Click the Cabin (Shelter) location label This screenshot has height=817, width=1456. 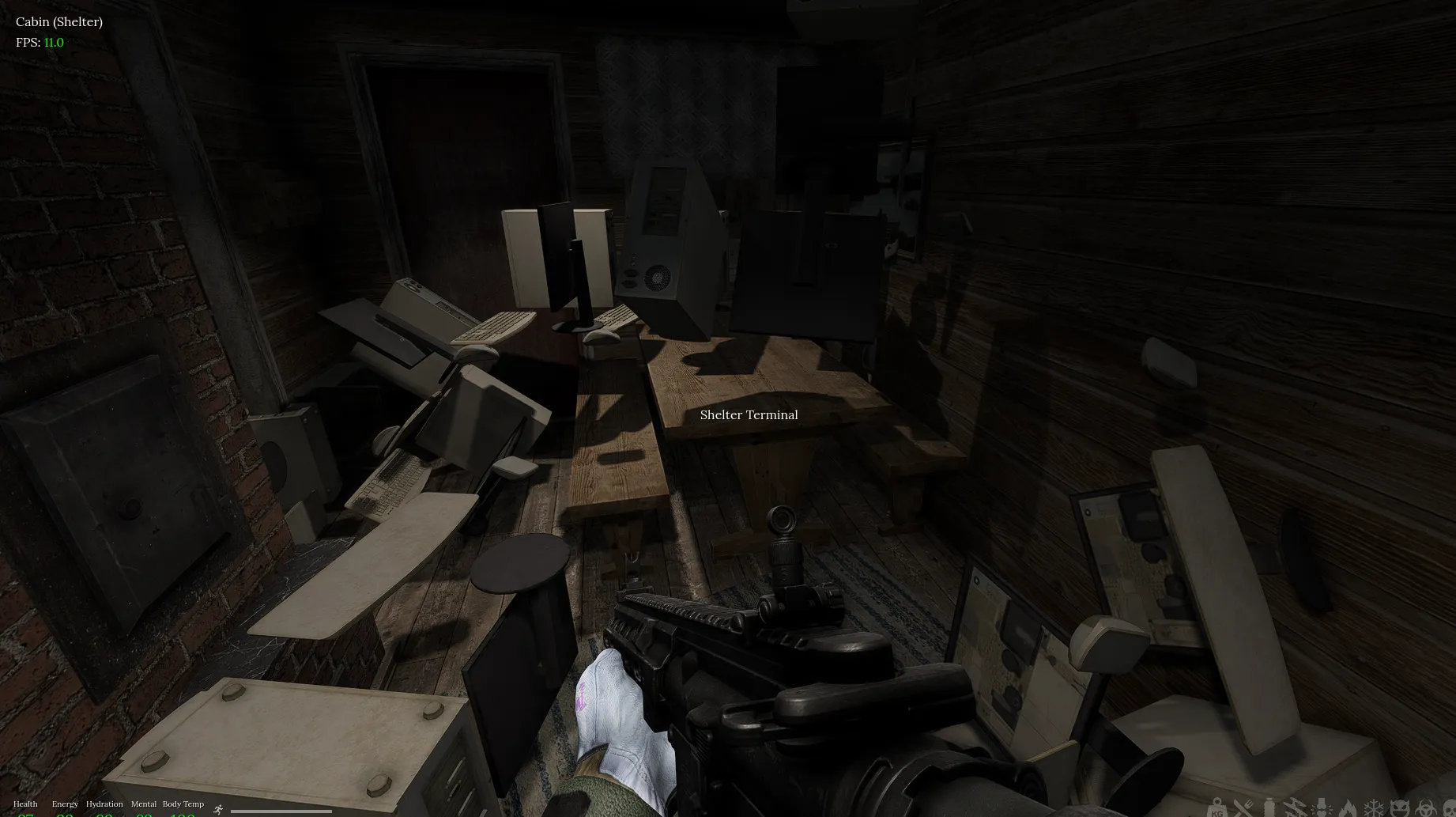[59, 21]
